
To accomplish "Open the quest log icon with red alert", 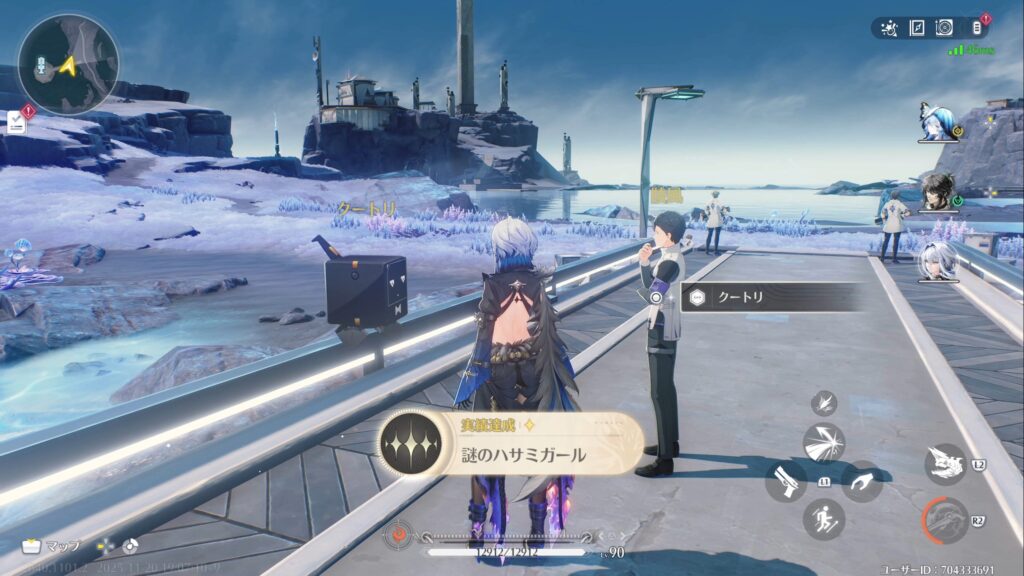I will pos(18,121).
